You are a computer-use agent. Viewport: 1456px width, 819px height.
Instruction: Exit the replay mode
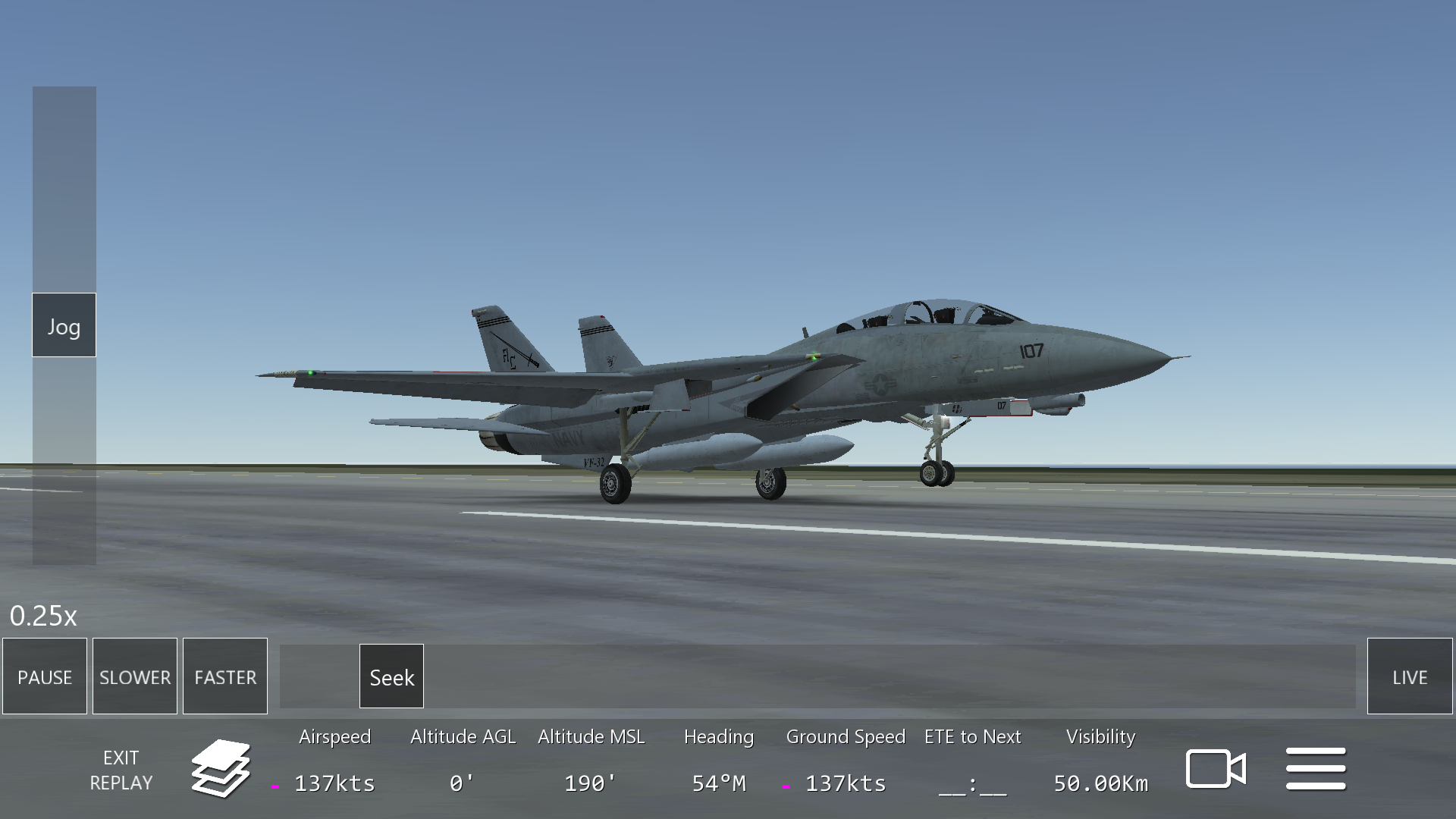(121, 770)
